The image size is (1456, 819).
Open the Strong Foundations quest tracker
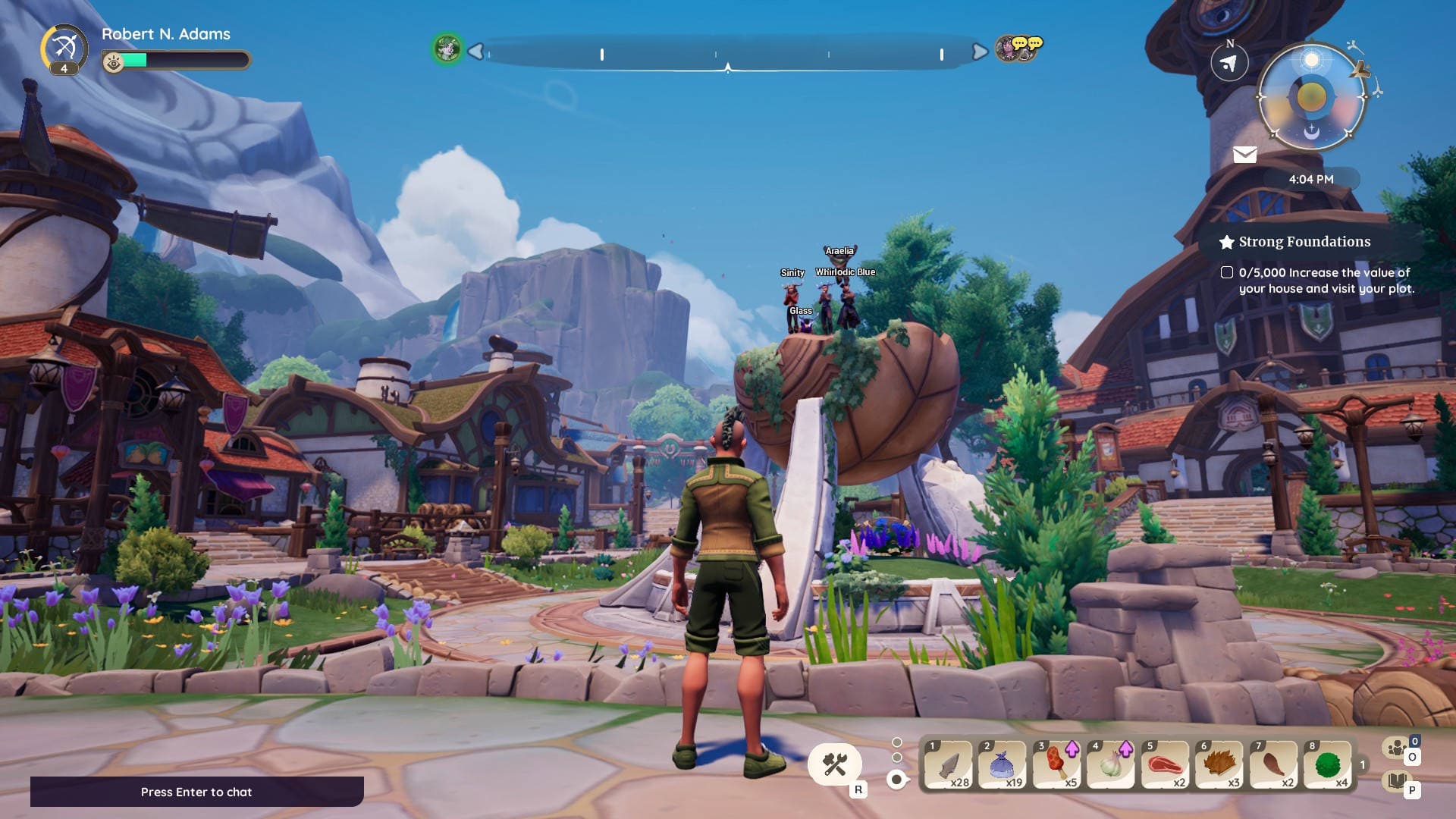[1304, 242]
